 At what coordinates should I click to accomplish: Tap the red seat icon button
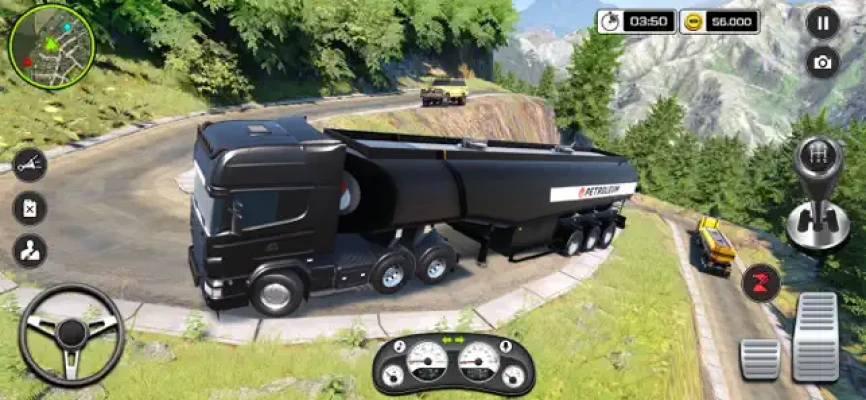[761, 282]
